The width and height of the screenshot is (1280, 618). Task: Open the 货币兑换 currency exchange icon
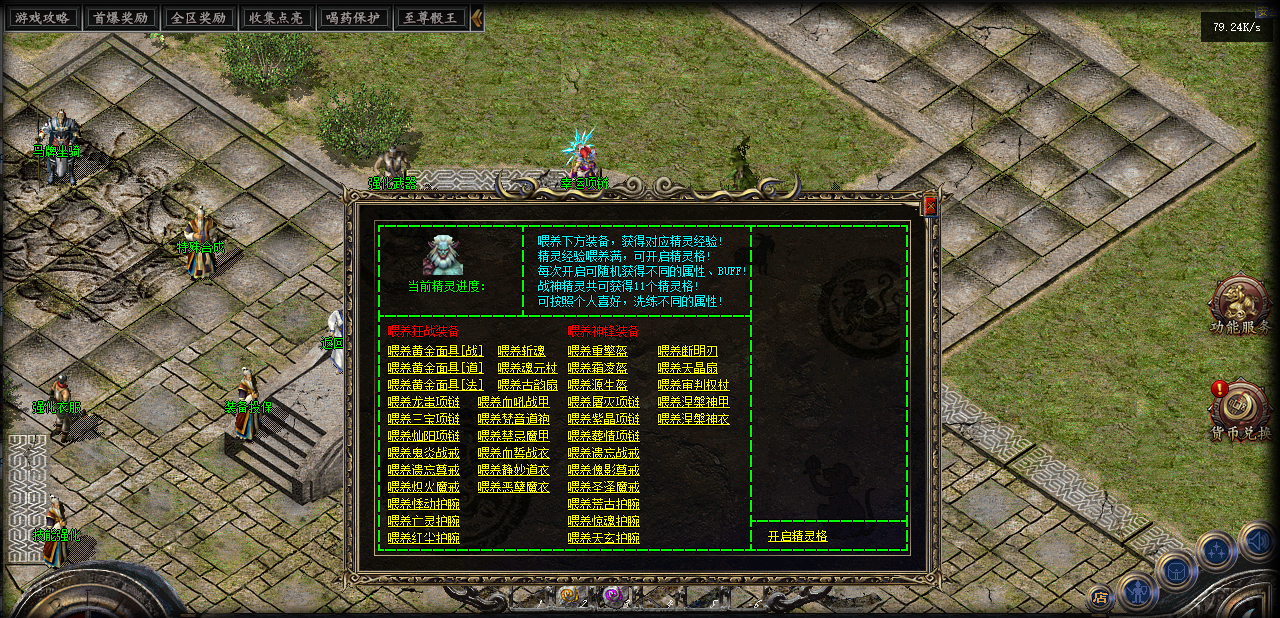click(x=1239, y=410)
